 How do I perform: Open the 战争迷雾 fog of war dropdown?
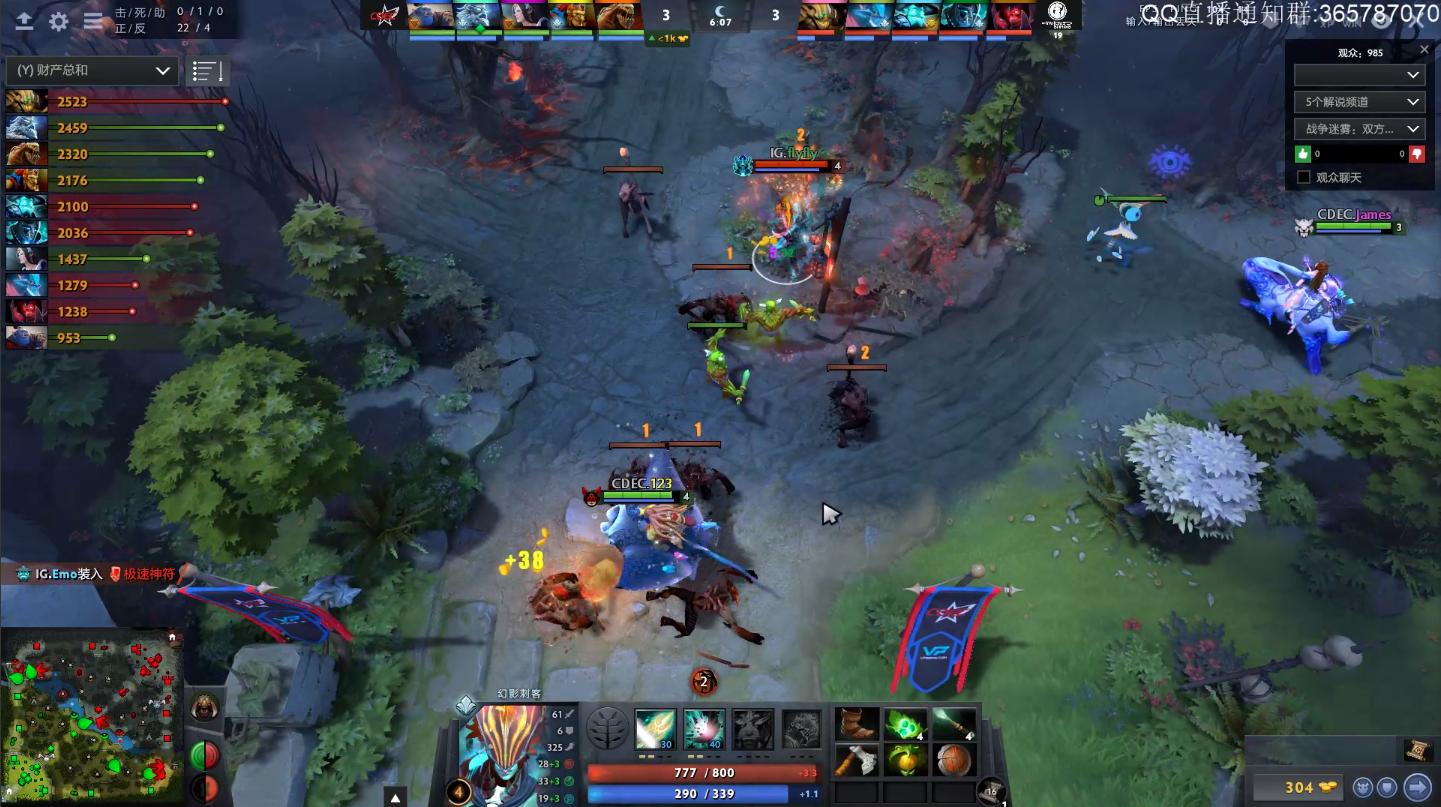1357,128
